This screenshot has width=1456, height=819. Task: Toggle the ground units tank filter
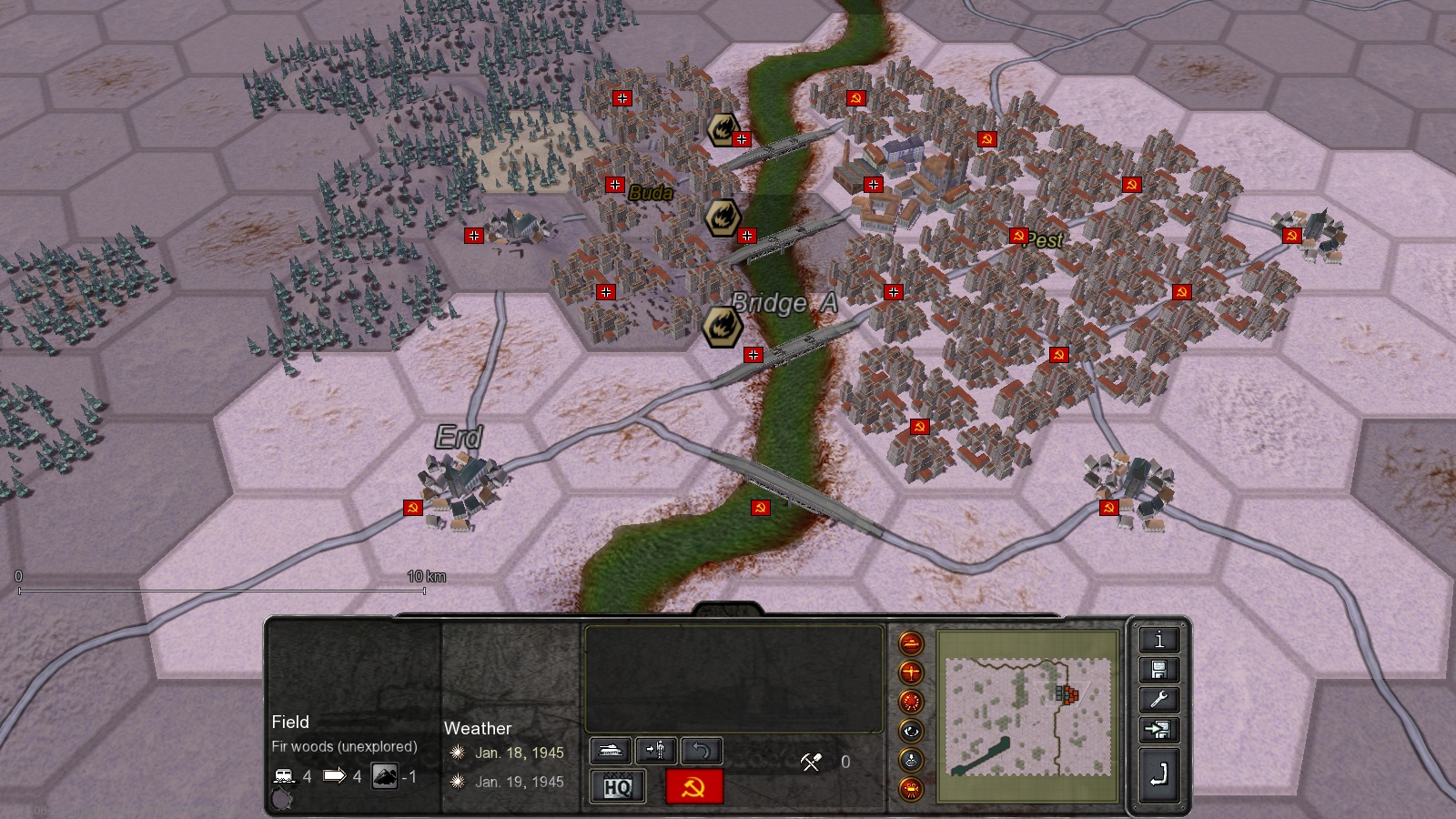point(911,643)
